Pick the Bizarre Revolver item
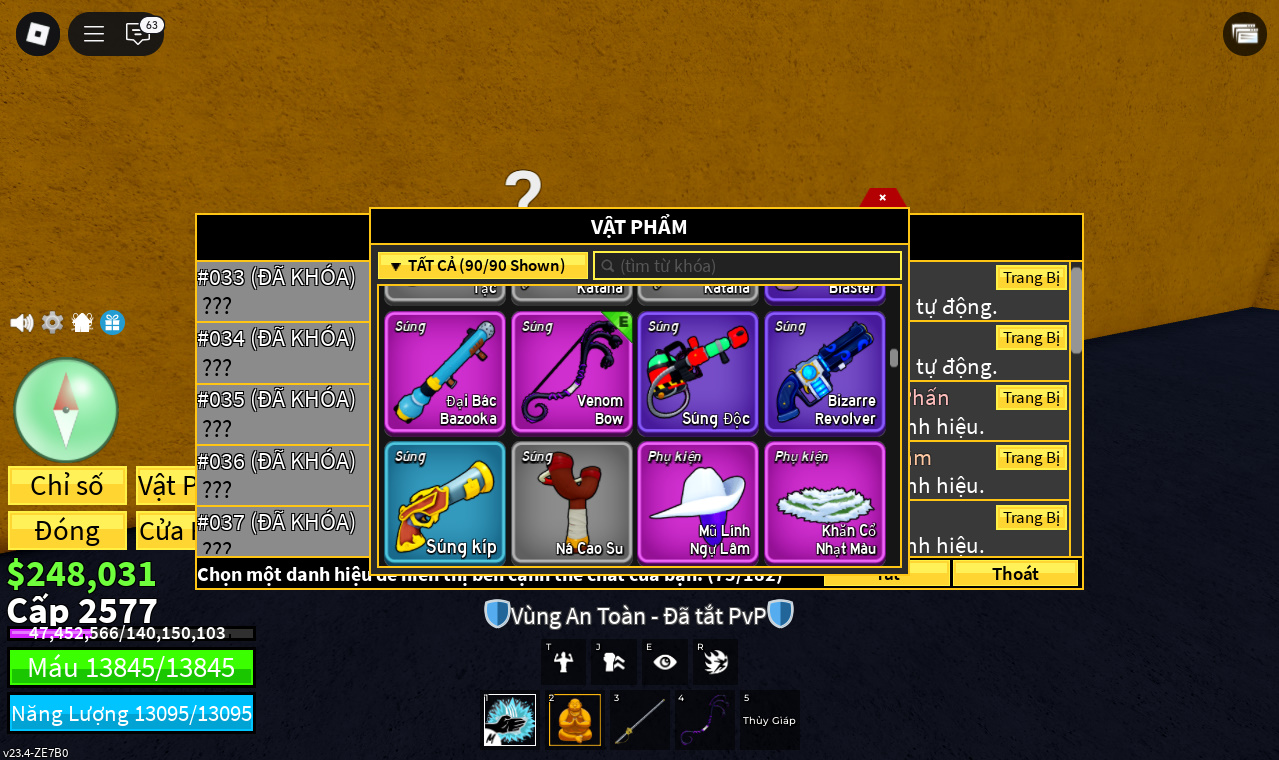The width and height of the screenshot is (1279, 760). coord(825,372)
